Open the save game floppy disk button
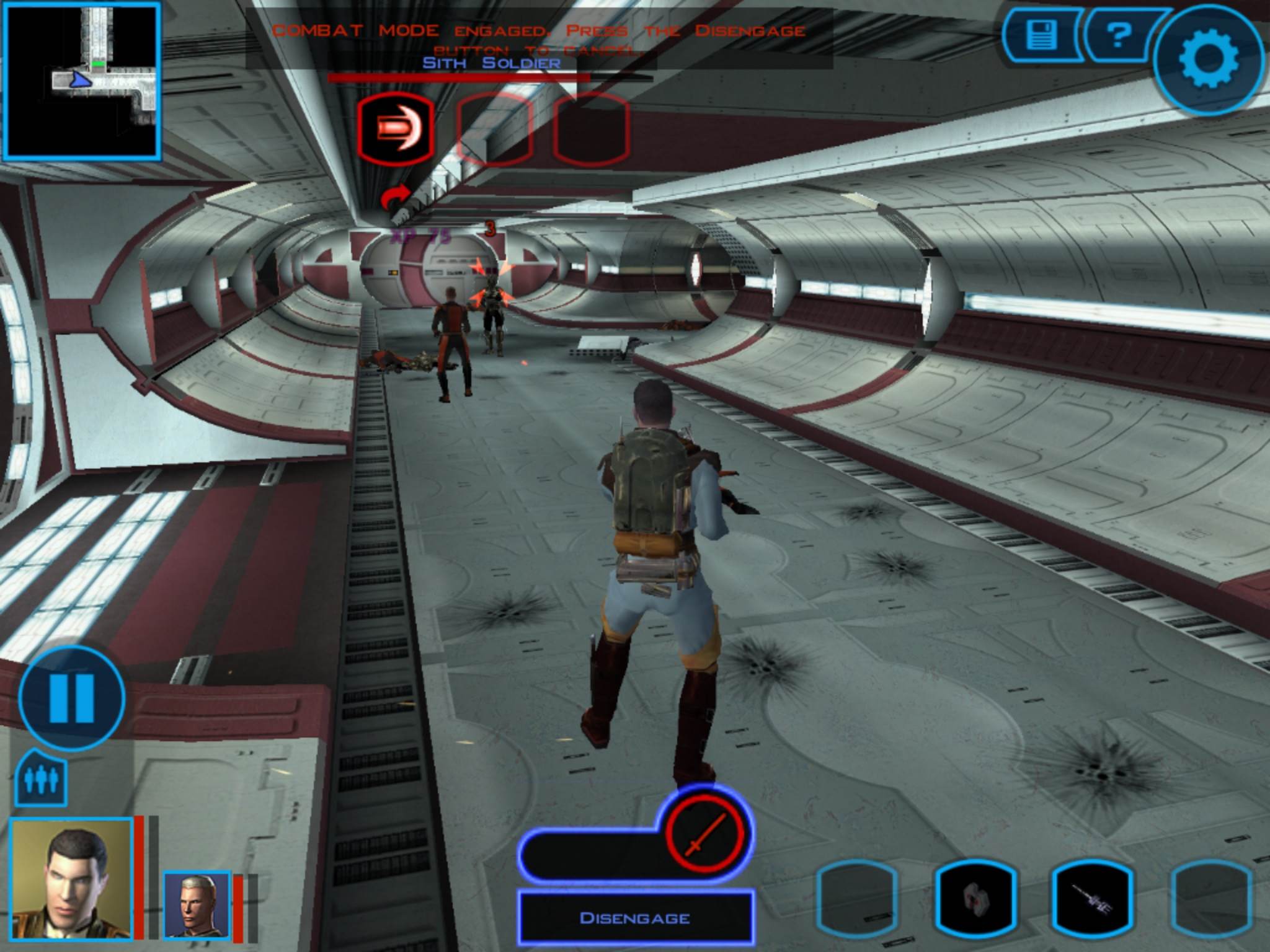This screenshot has height=952, width=1270. pyautogui.click(x=1044, y=35)
